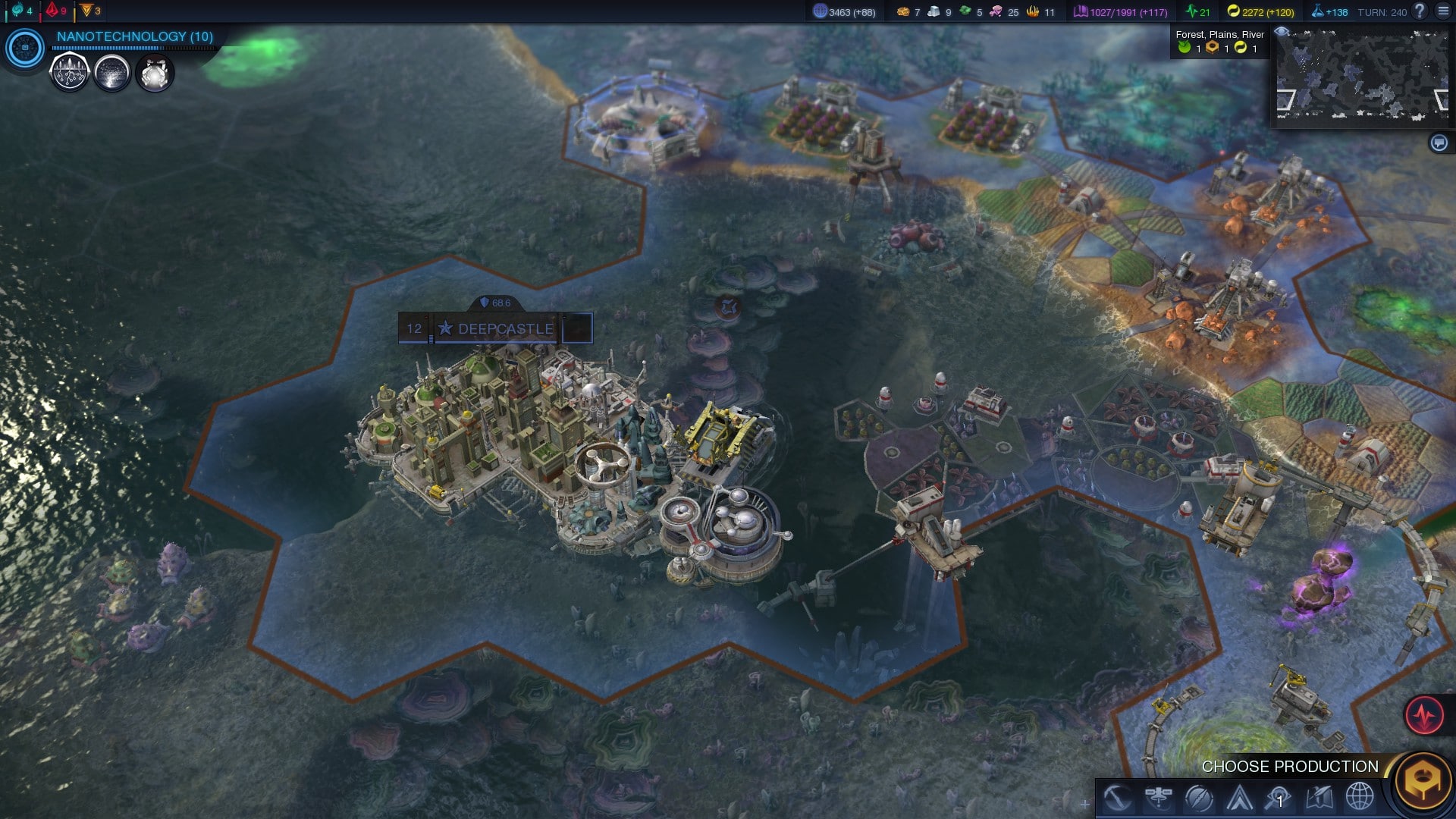
Task: Select the circuit-roots tech icon
Action: point(69,74)
